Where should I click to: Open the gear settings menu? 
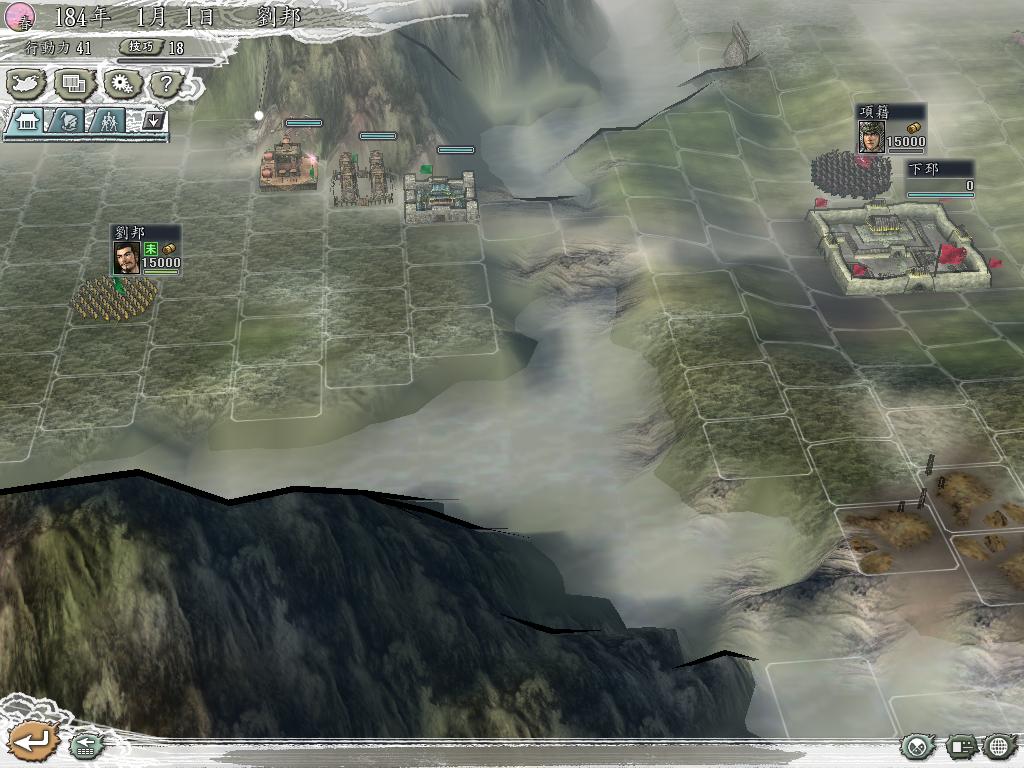click(x=120, y=84)
